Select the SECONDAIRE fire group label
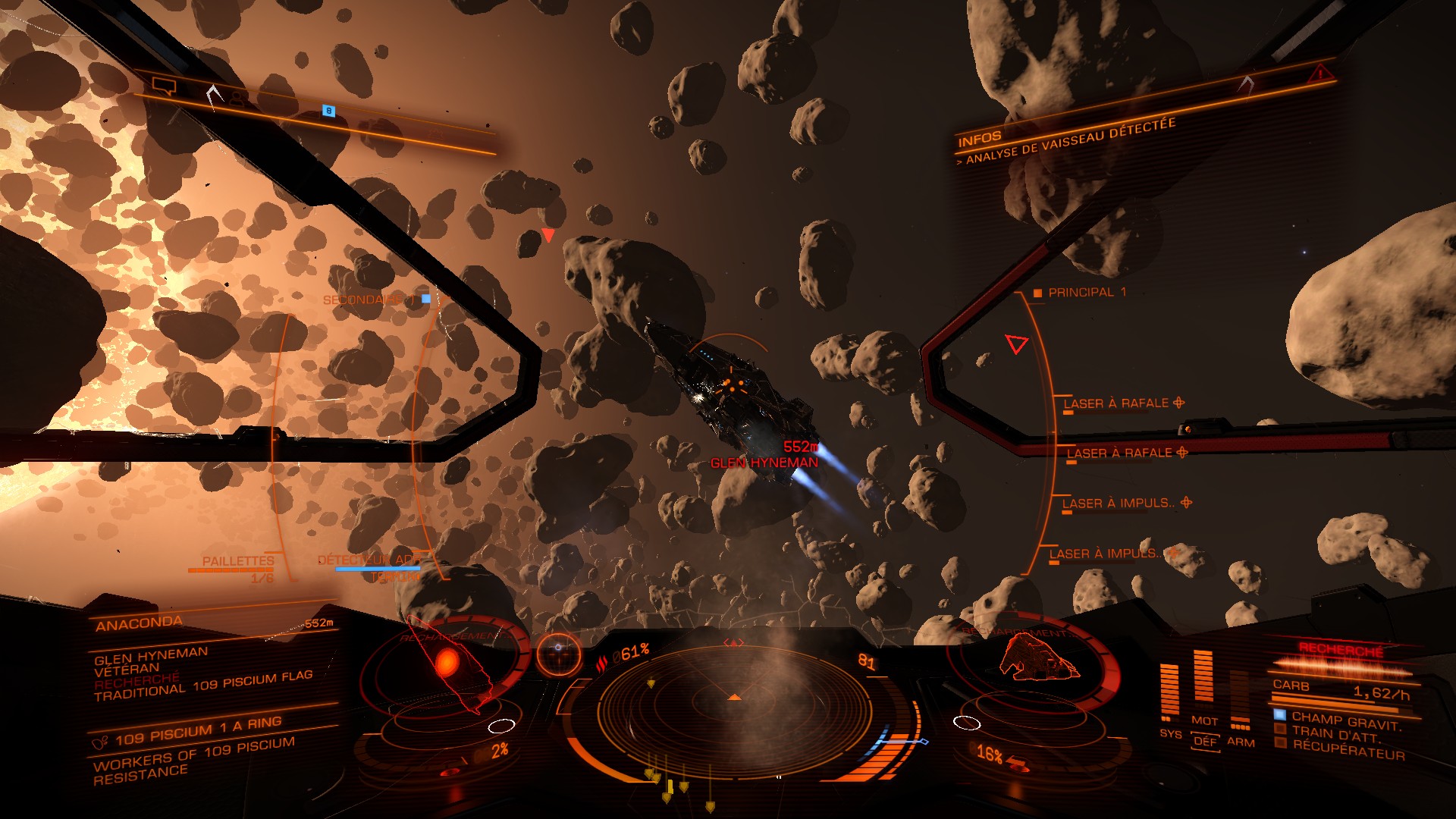Viewport: 1456px width, 819px height. pos(363,300)
